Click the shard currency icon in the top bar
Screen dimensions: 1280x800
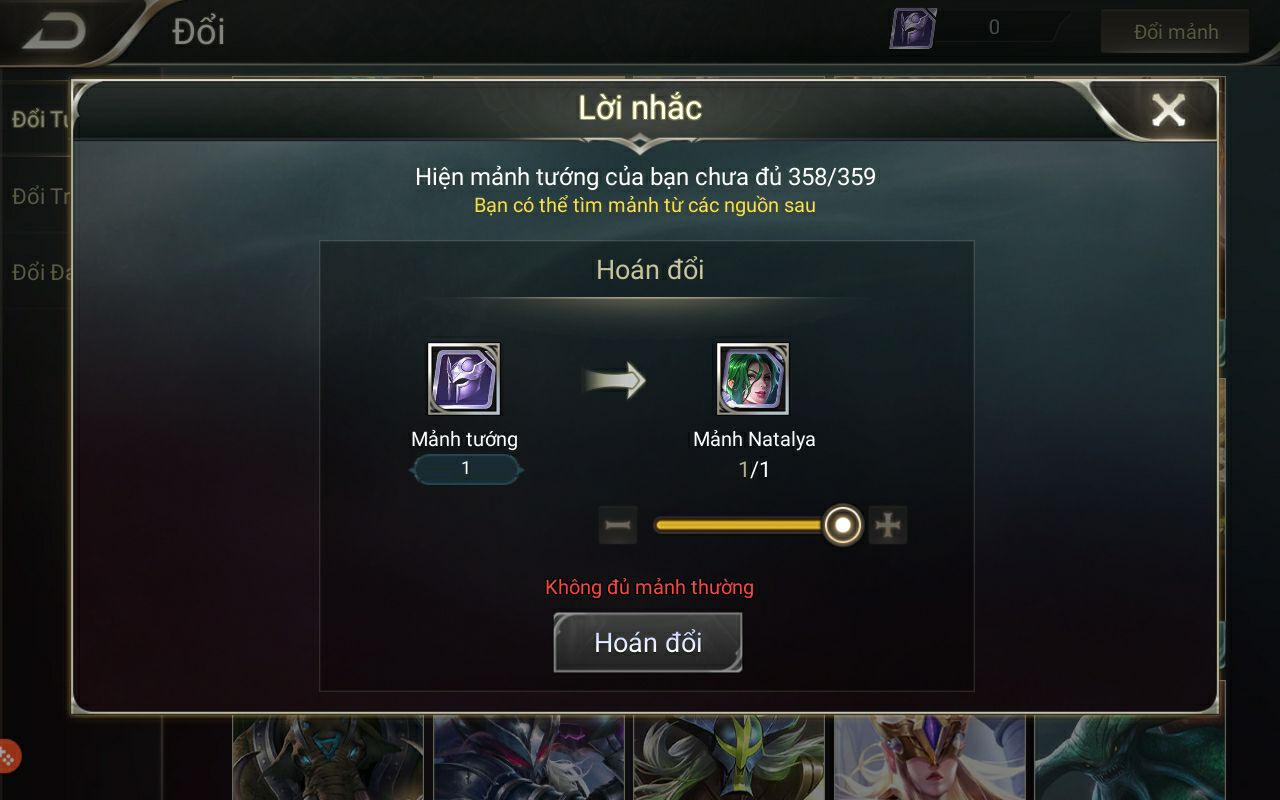tap(913, 29)
